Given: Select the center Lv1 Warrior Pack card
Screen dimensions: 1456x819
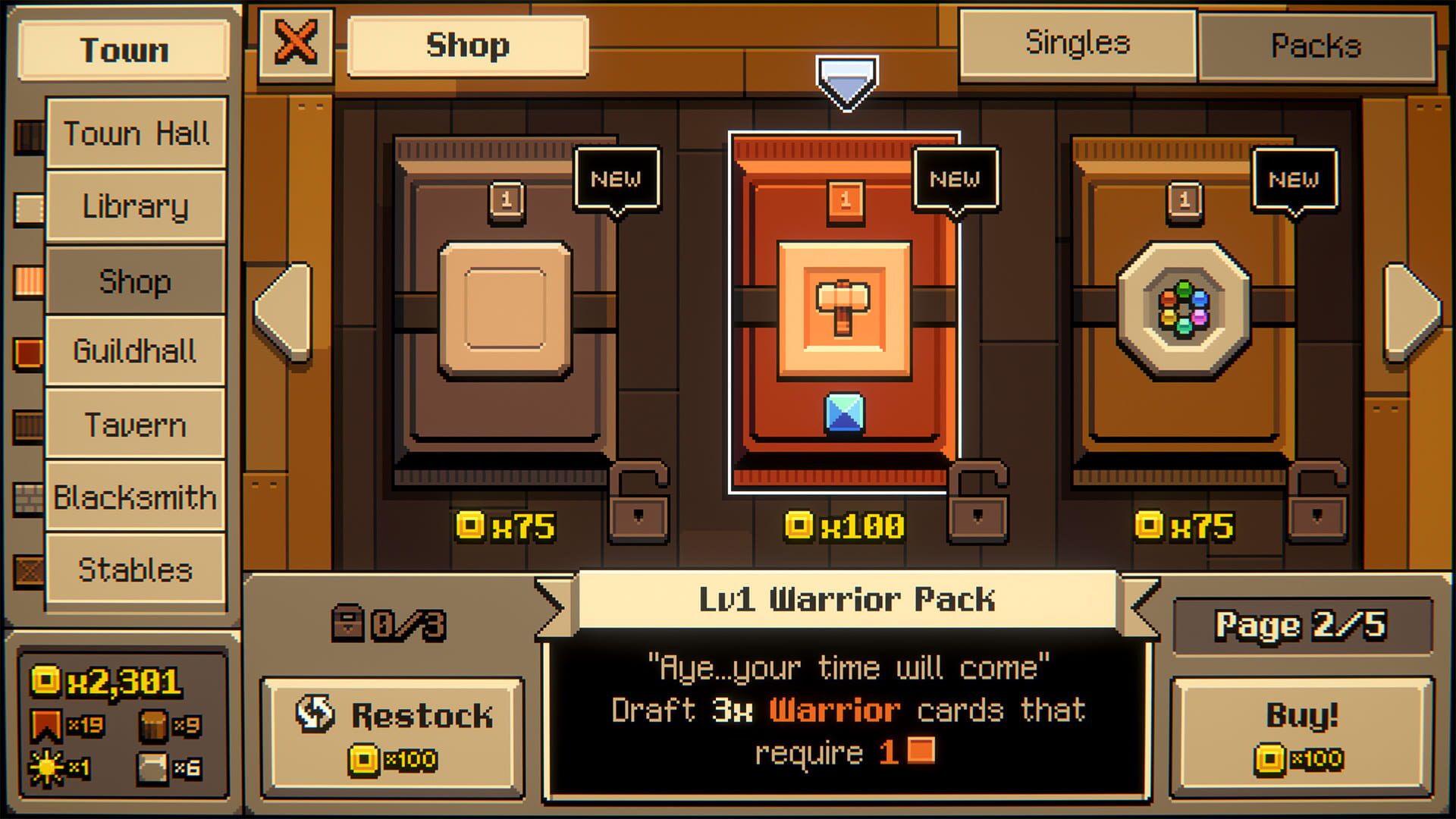Looking at the screenshot, I should click(x=844, y=311).
